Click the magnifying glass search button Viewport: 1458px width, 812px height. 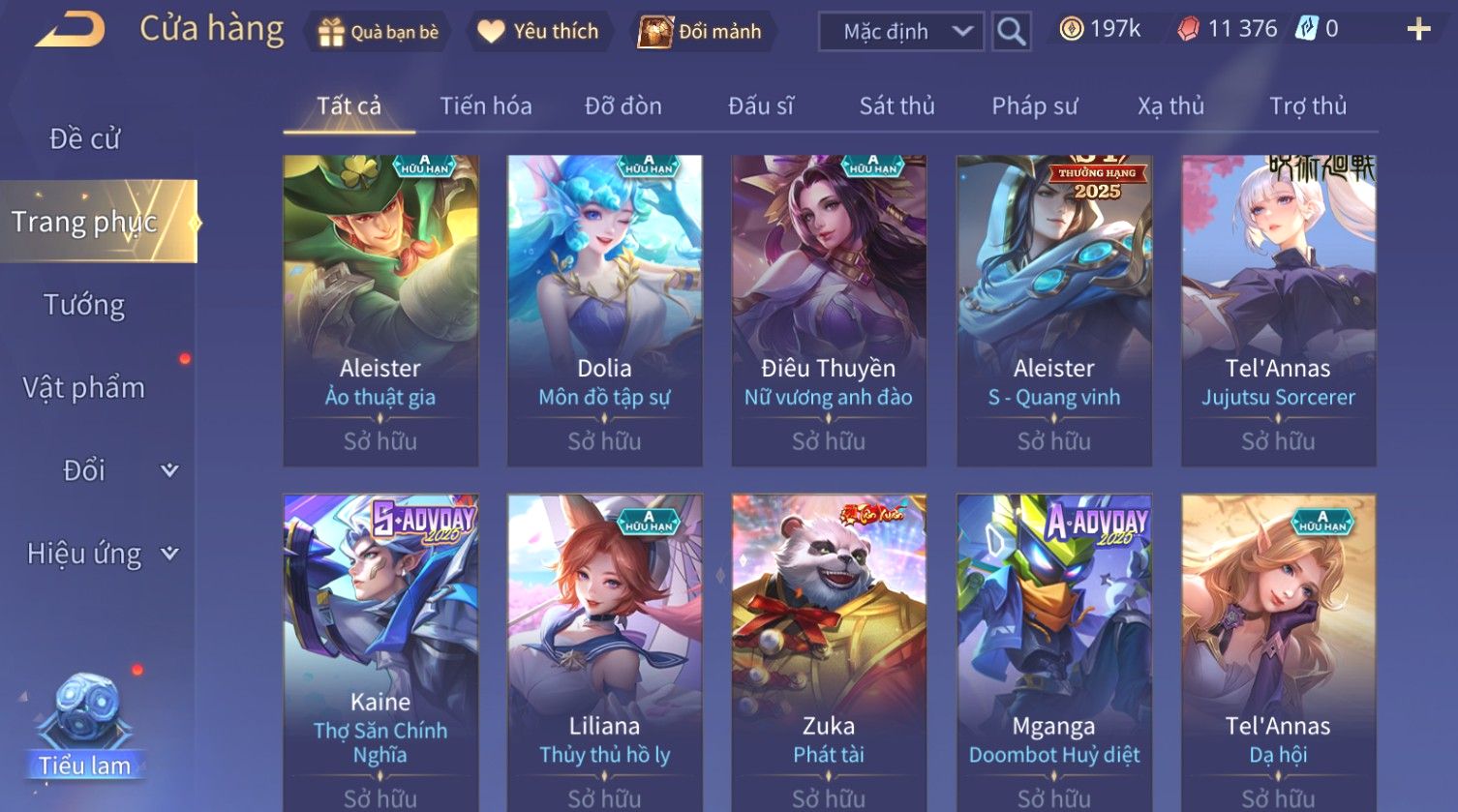click(1011, 32)
